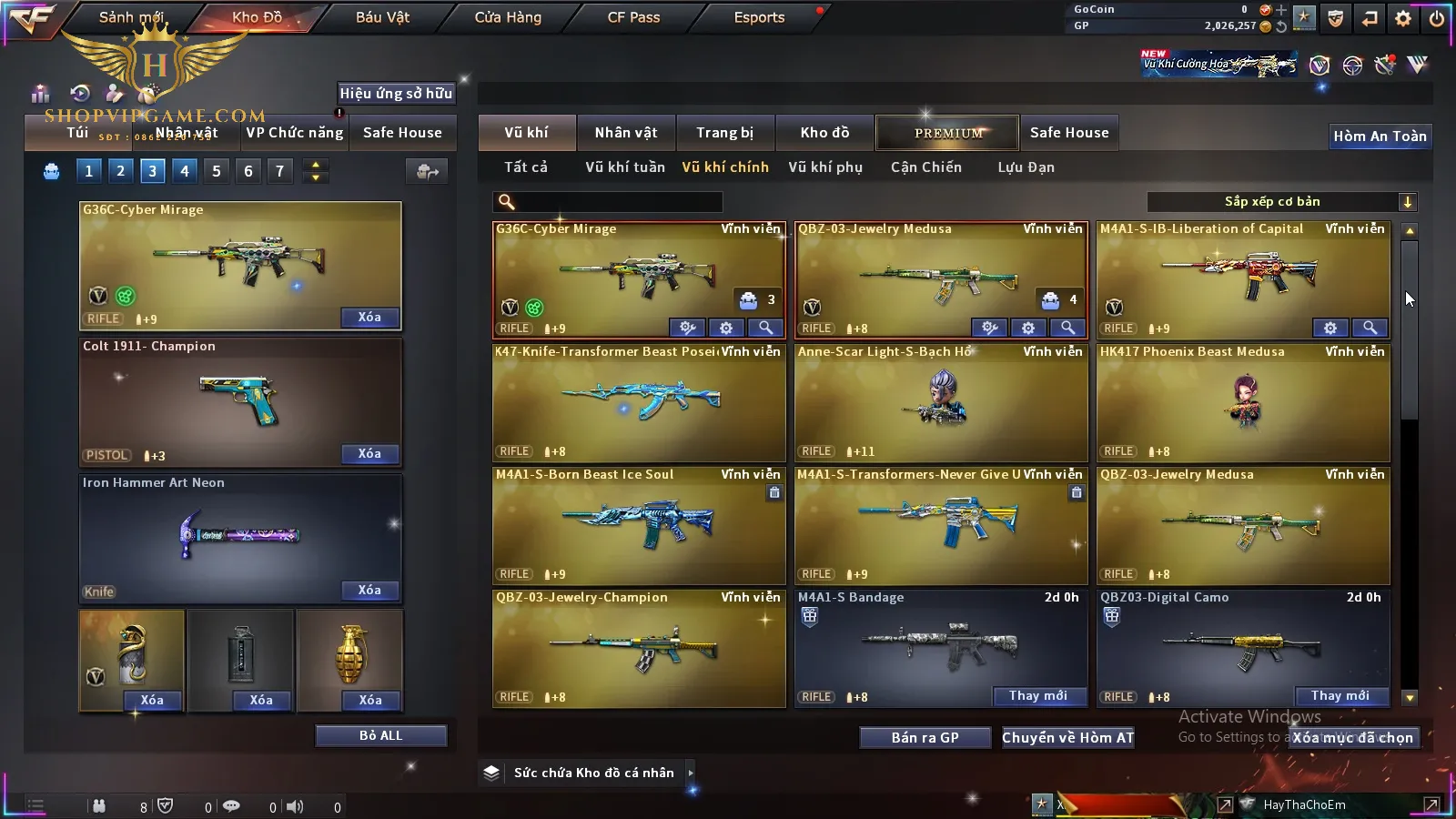Open the Hòm An Toàn safe box
This screenshot has width=1456, height=819.
tap(1380, 136)
